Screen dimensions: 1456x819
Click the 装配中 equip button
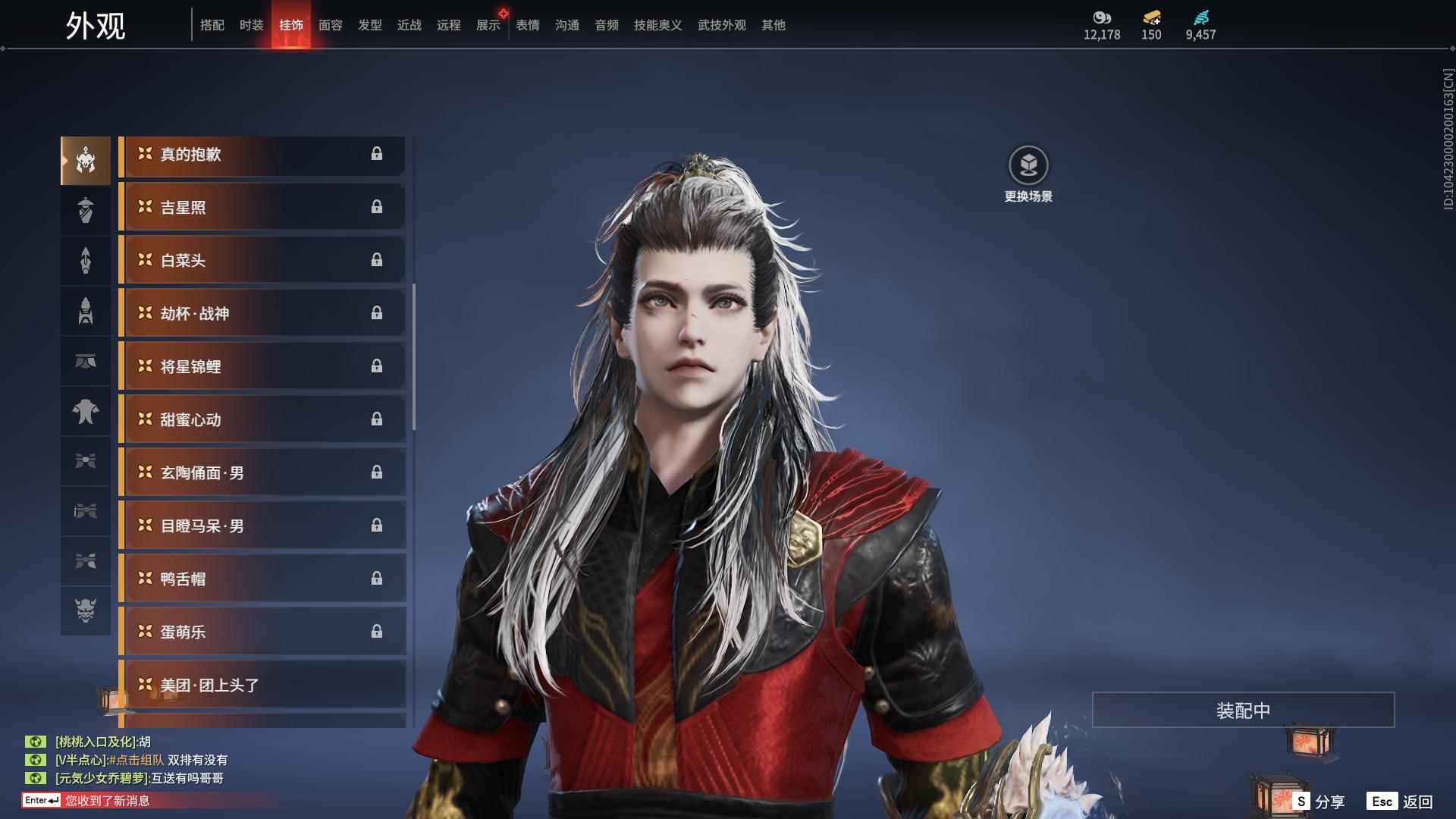(x=1243, y=710)
